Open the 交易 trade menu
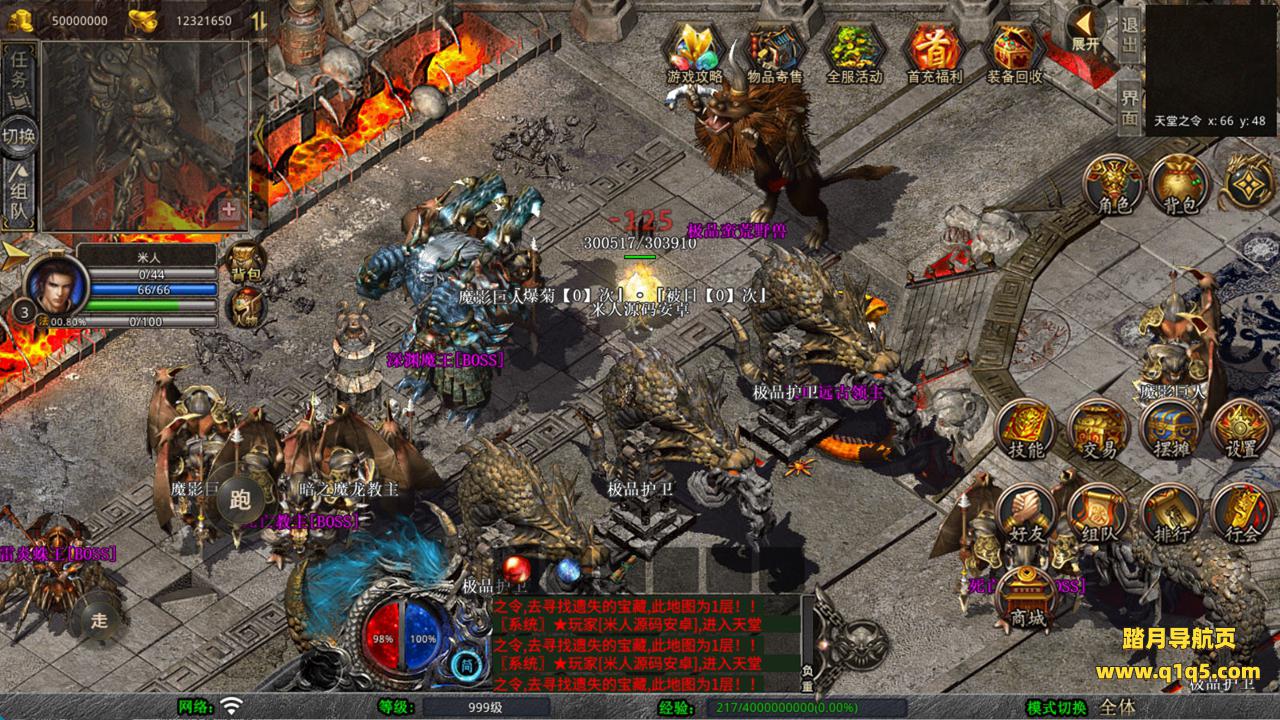Screen dimensions: 1280x720 tap(1098, 430)
